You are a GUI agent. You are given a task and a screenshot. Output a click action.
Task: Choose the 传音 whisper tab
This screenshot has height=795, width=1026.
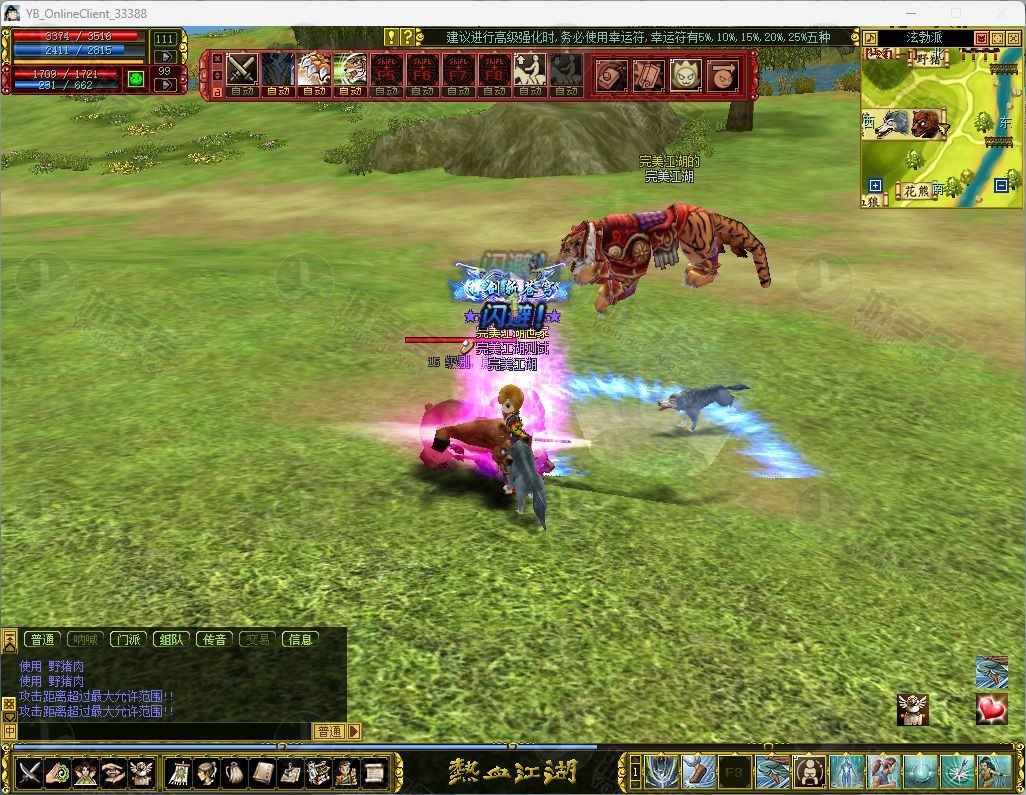tap(215, 639)
